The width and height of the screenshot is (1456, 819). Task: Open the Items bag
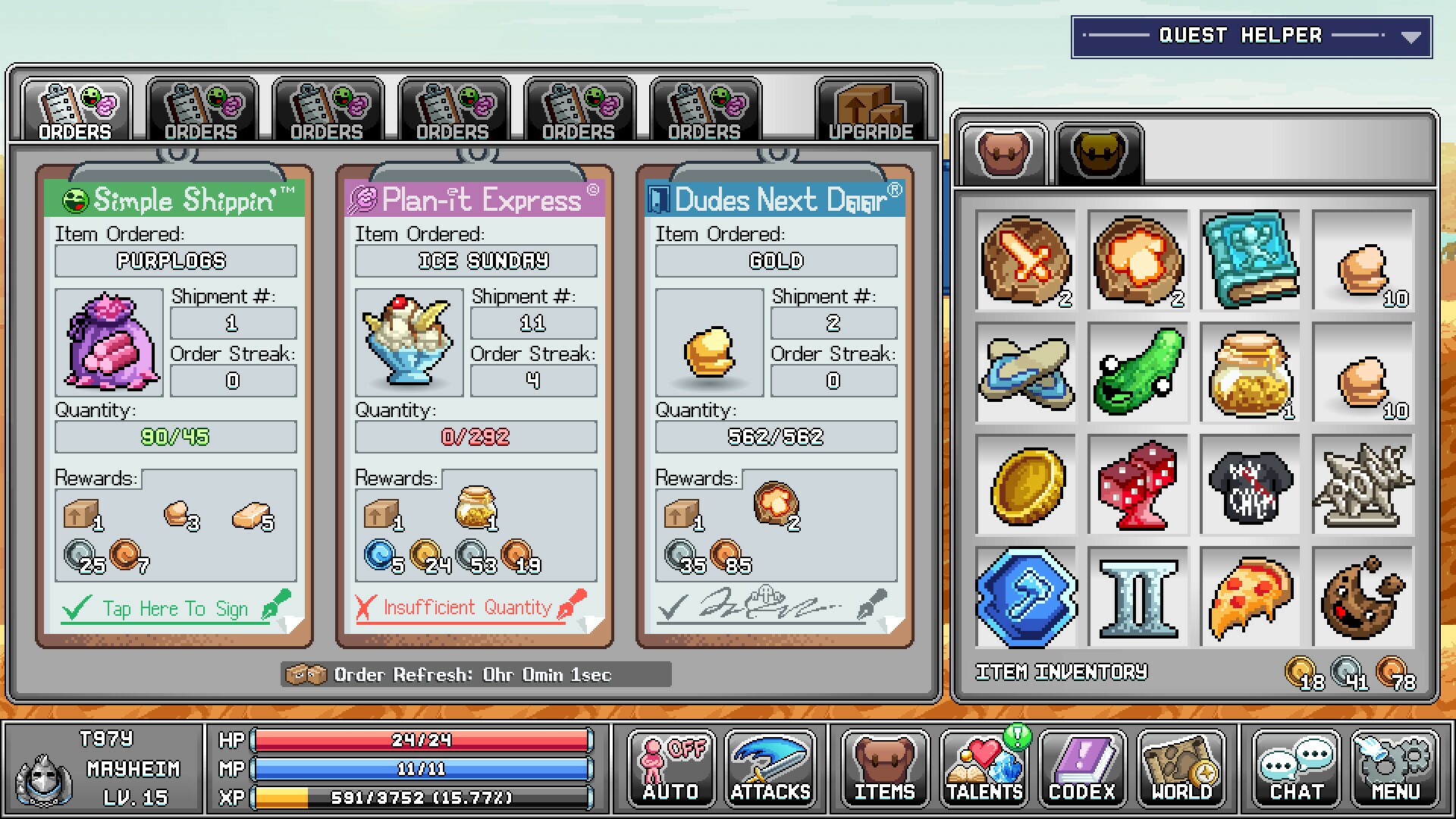tap(884, 768)
